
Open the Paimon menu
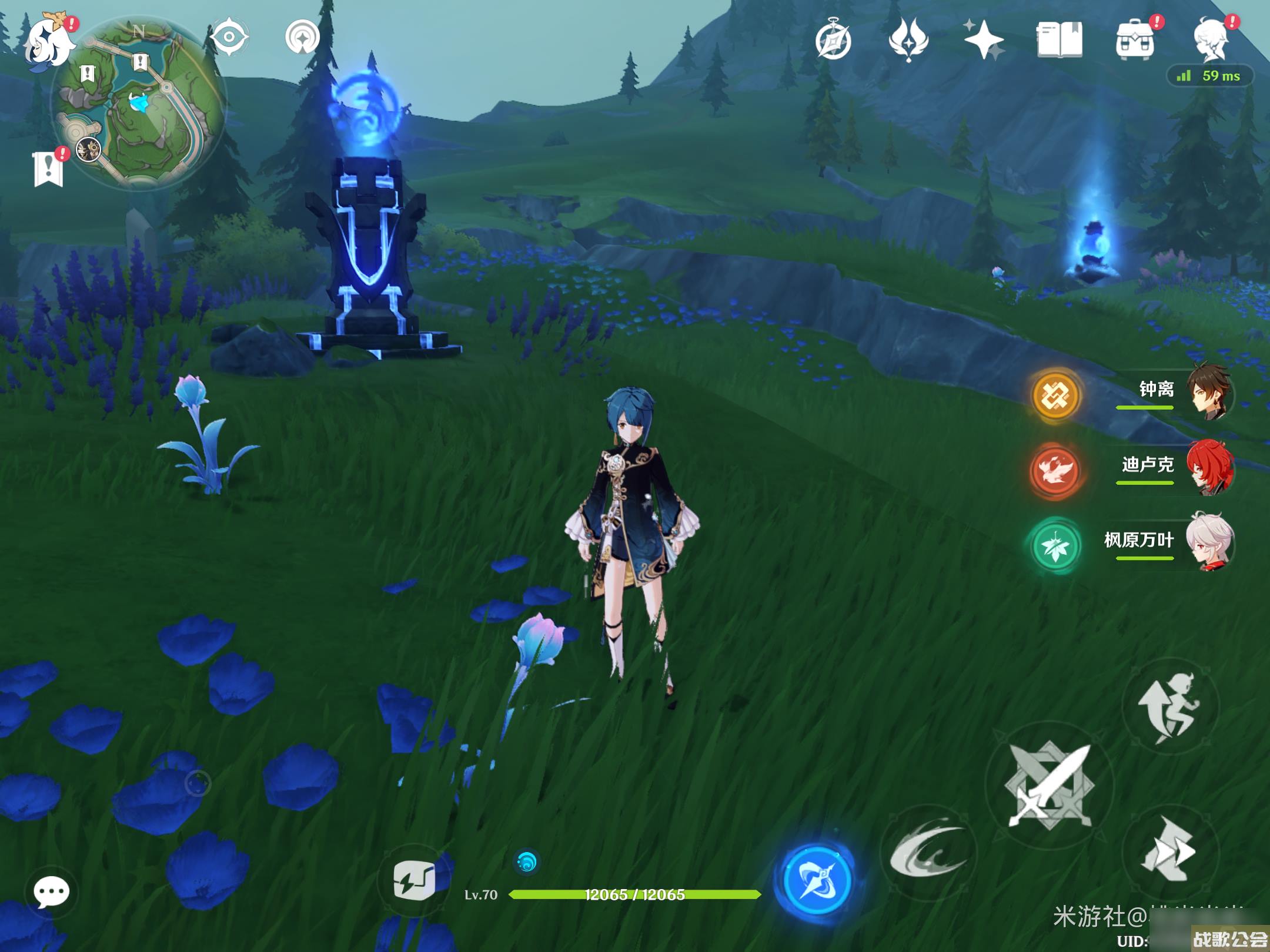point(48,40)
